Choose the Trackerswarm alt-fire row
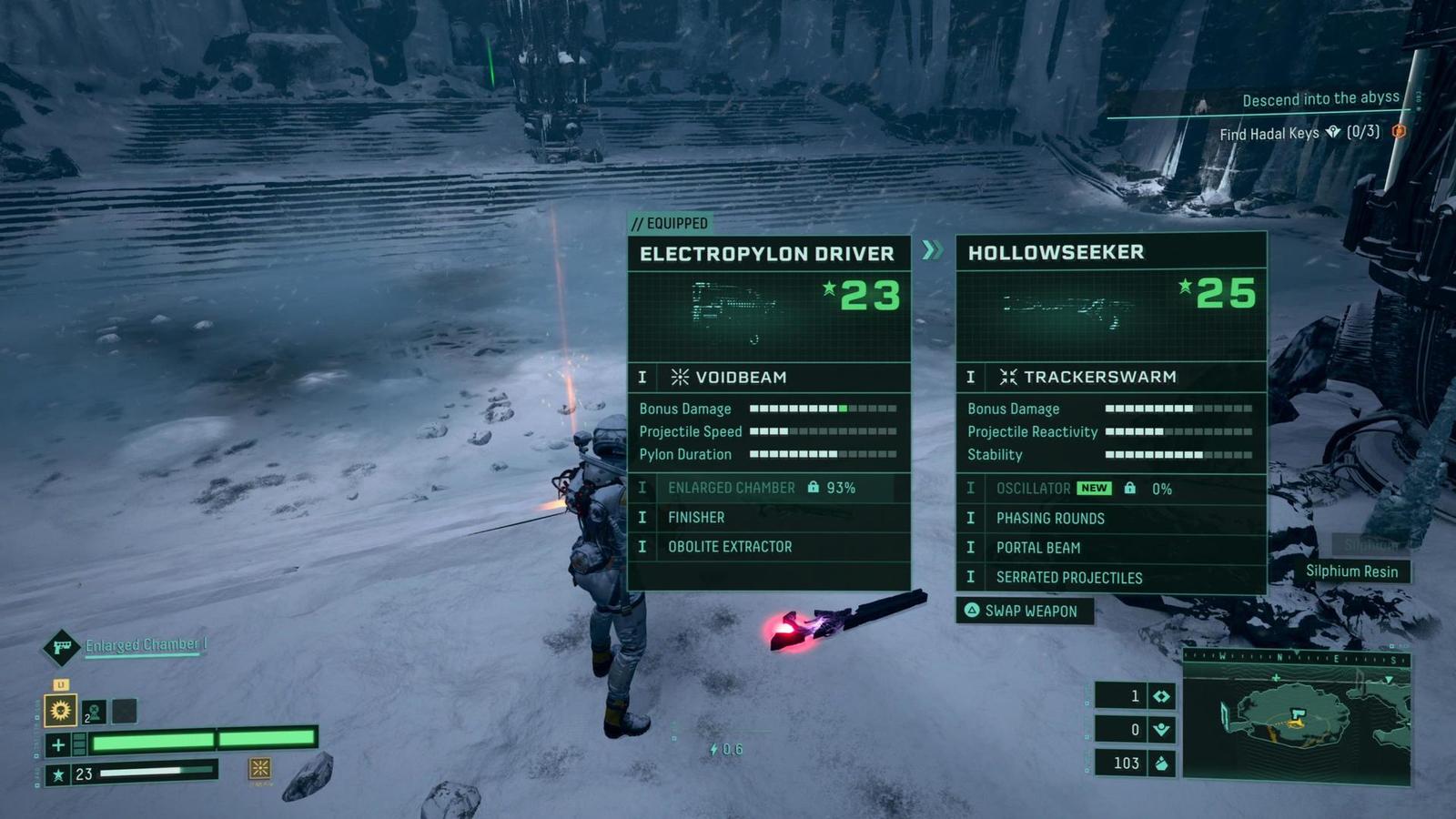This screenshot has height=819, width=1456. coord(1110,377)
